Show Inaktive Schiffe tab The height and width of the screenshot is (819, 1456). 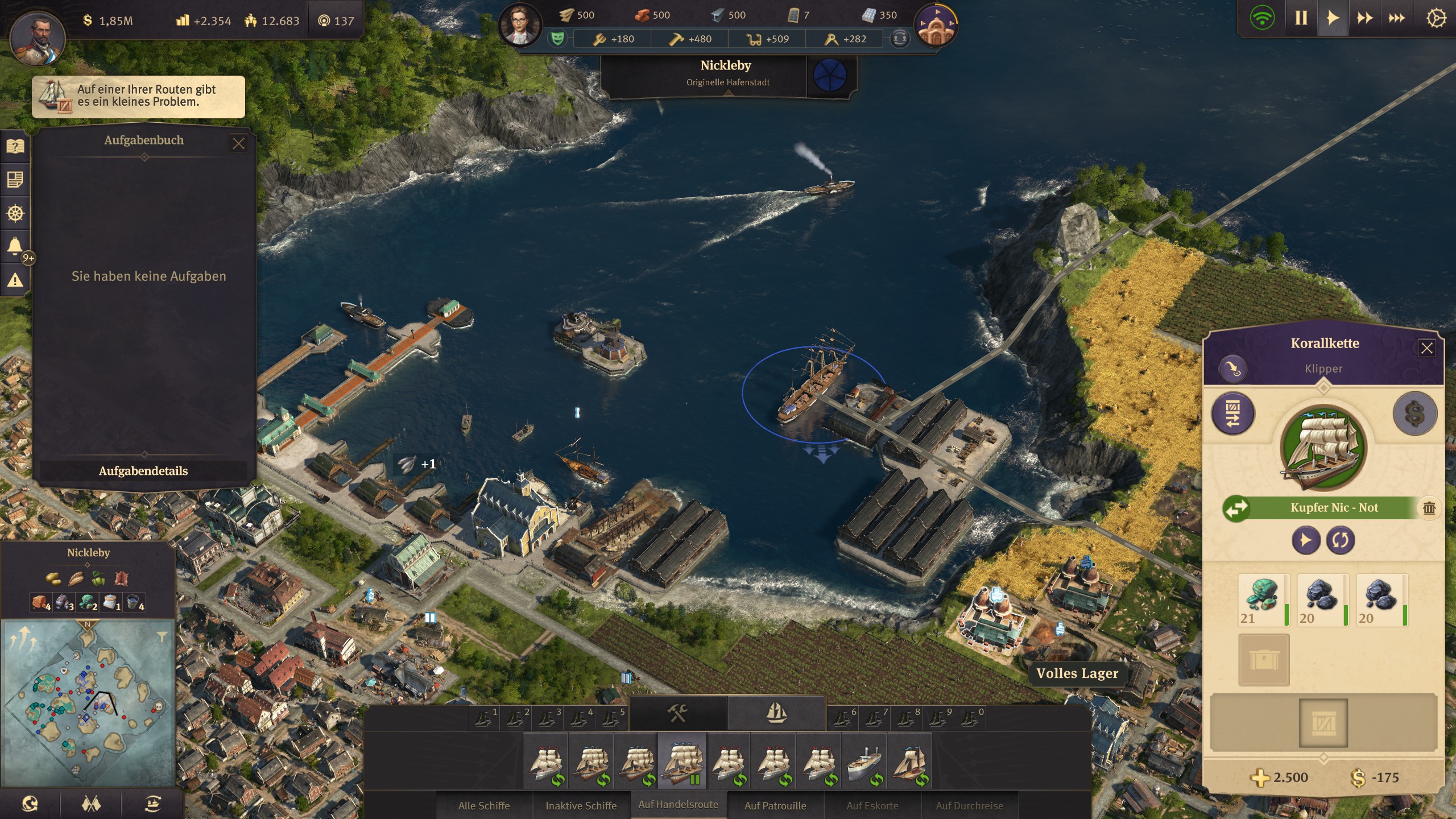point(581,805)
